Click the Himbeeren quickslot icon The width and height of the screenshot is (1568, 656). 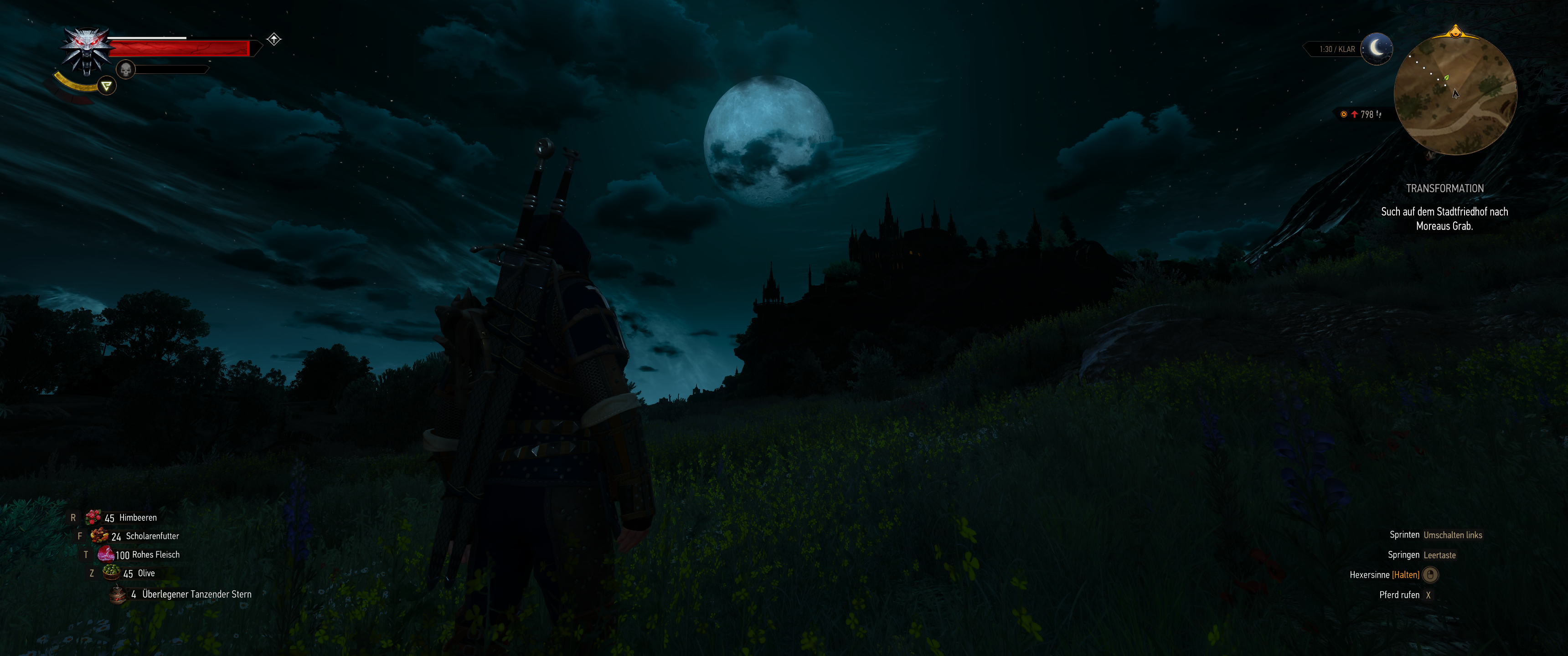pos(93,517)
